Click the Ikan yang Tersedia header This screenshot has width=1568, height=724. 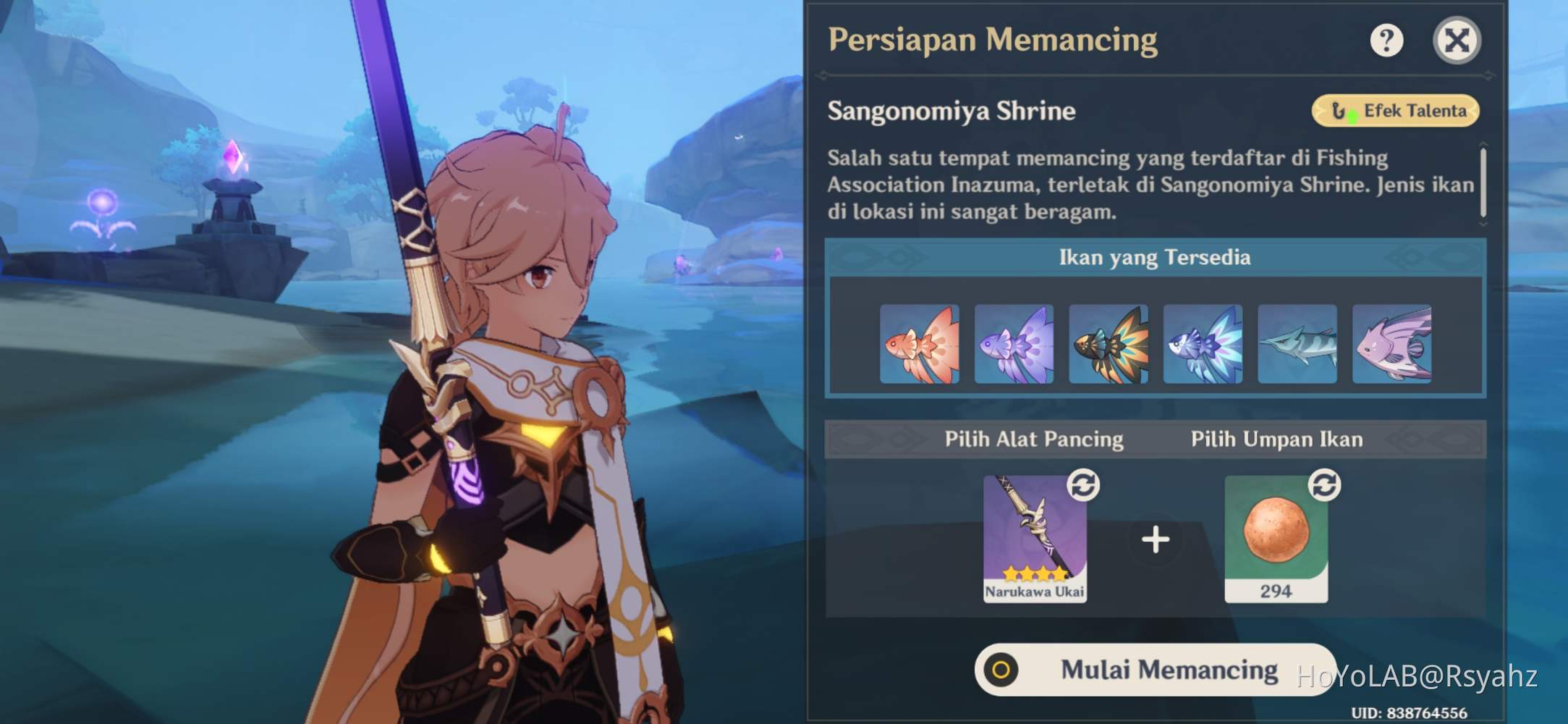pos(1153,257)
